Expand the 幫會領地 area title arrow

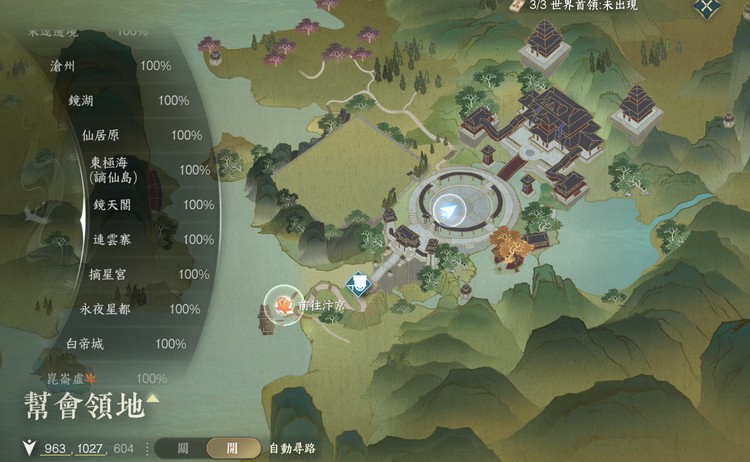coord(152,400)
